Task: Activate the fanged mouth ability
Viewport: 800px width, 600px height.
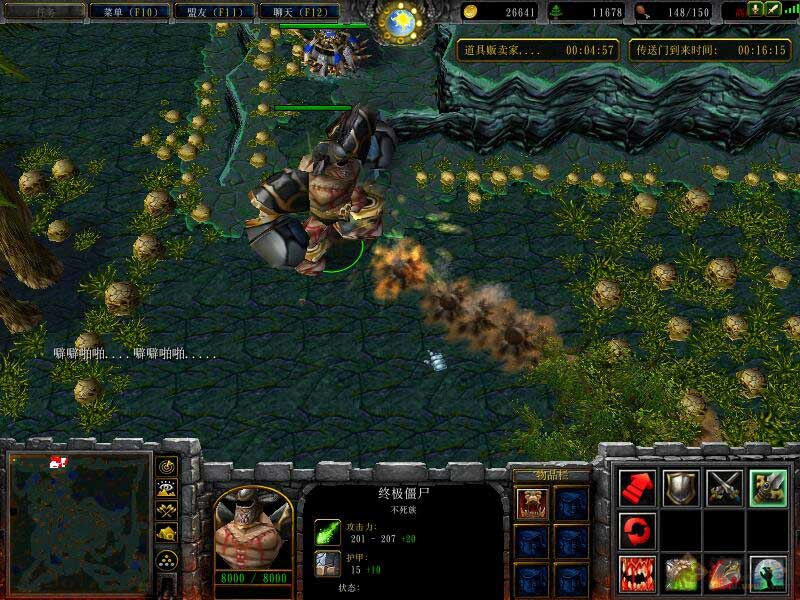Action: point(637,573)
